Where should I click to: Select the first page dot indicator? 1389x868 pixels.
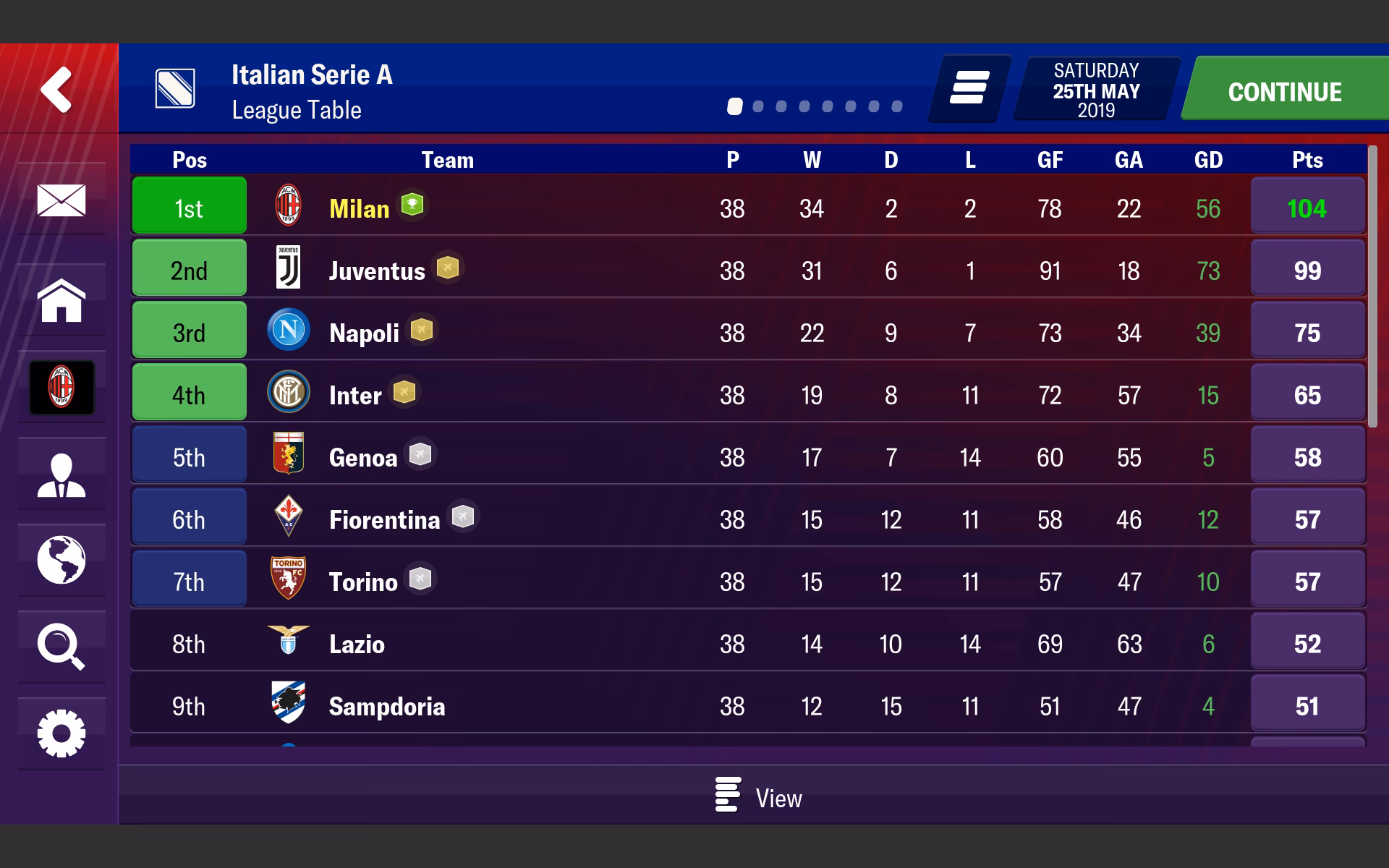coord(736,106)
